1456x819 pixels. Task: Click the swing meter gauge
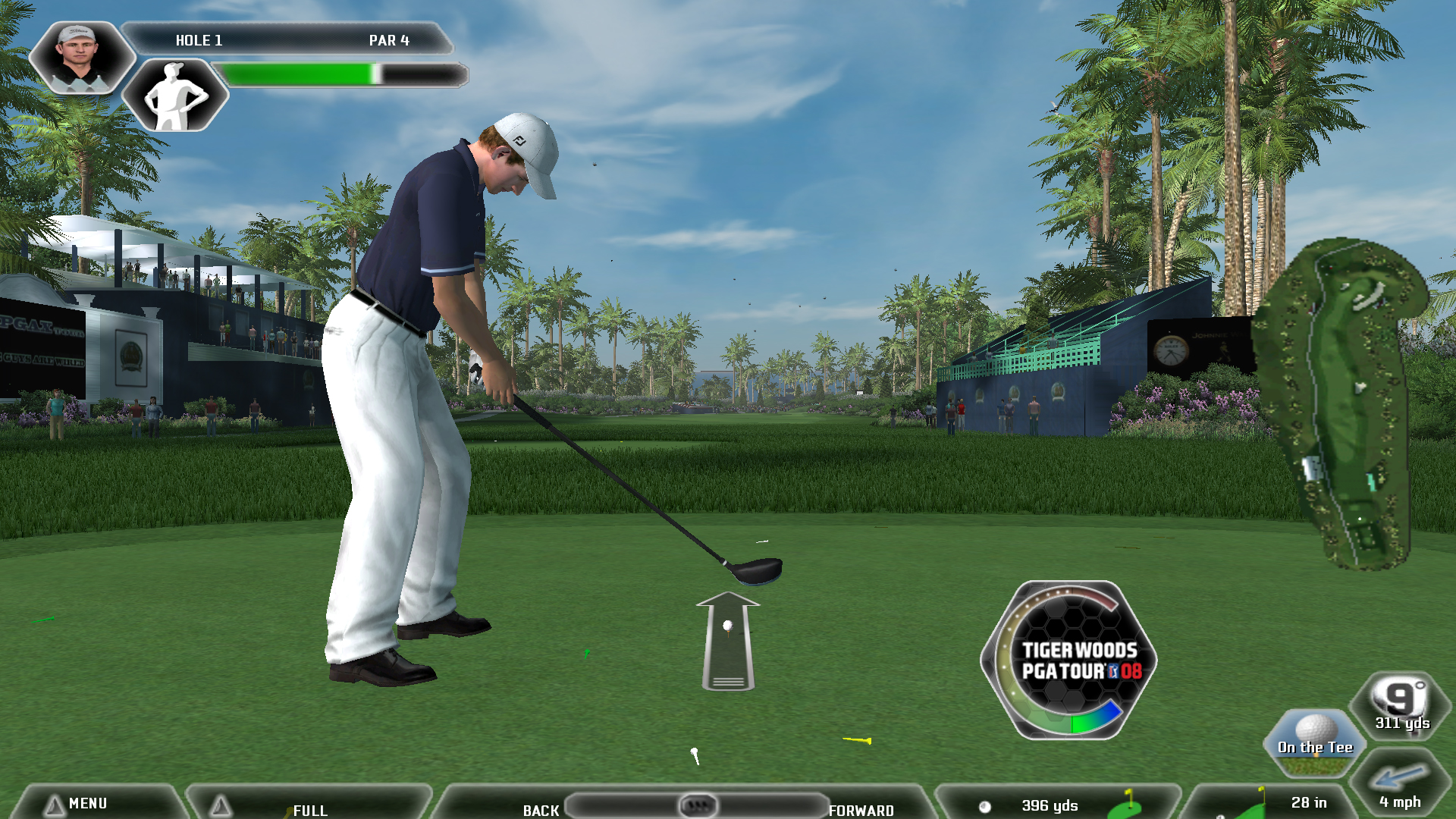(1068, 660)
